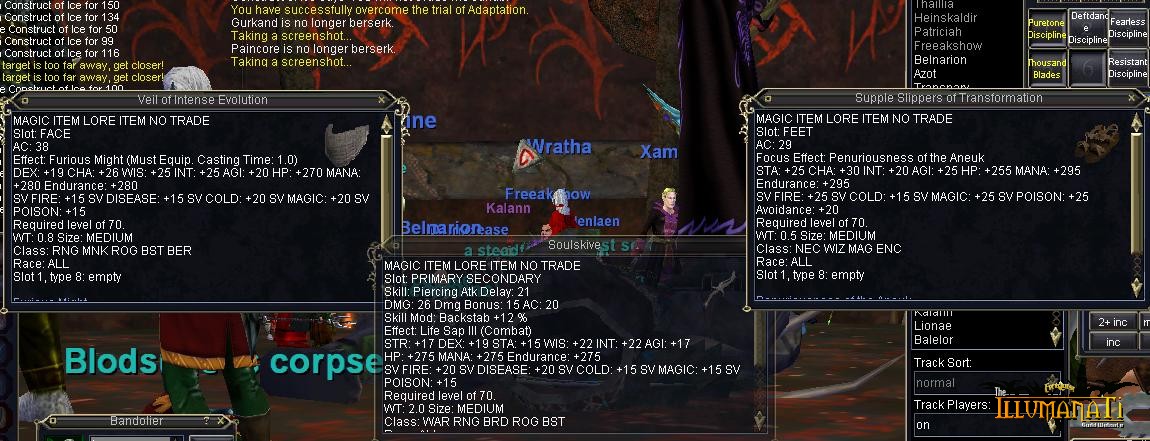Select Patriciah in the tracking list
The height and width of the screenshot is (441, 1150).
click(x=938, y=32)
